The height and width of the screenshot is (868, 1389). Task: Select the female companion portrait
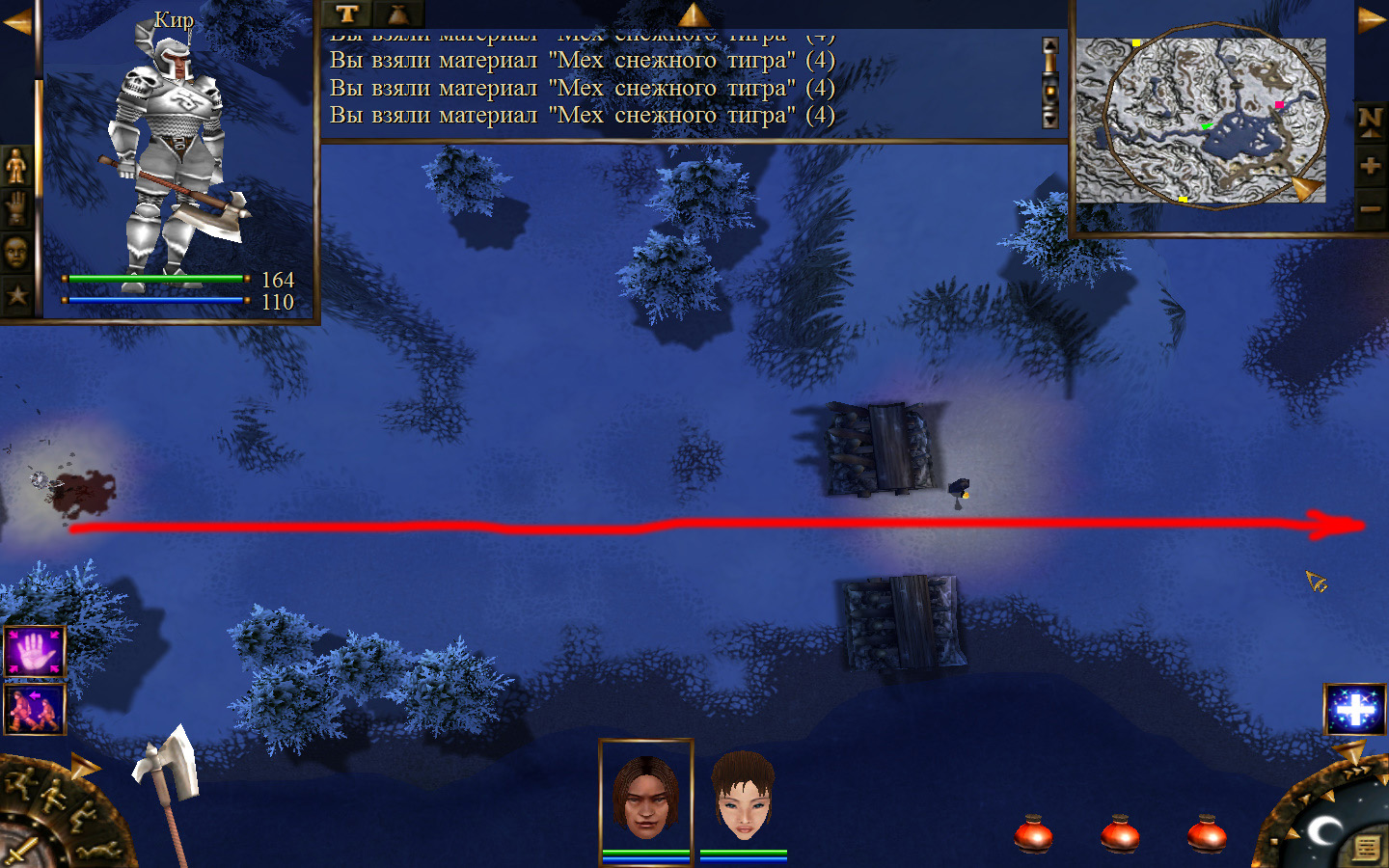pos(743,797)
